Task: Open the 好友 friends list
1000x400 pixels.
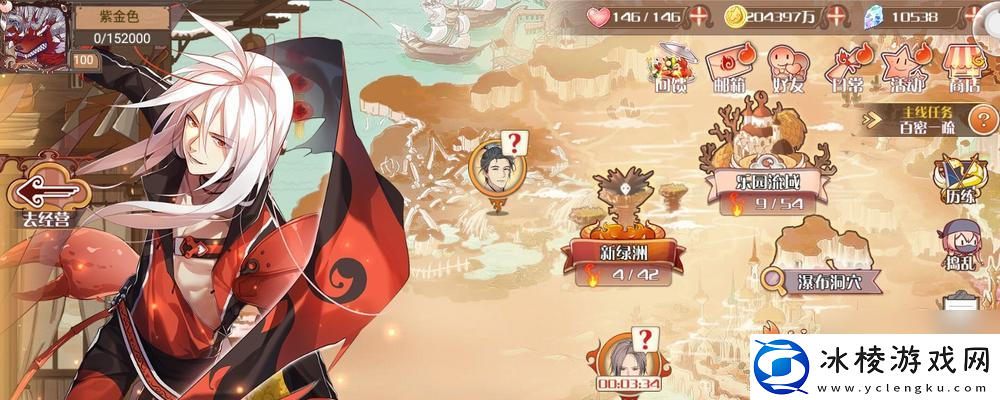Action: [786, 68]
